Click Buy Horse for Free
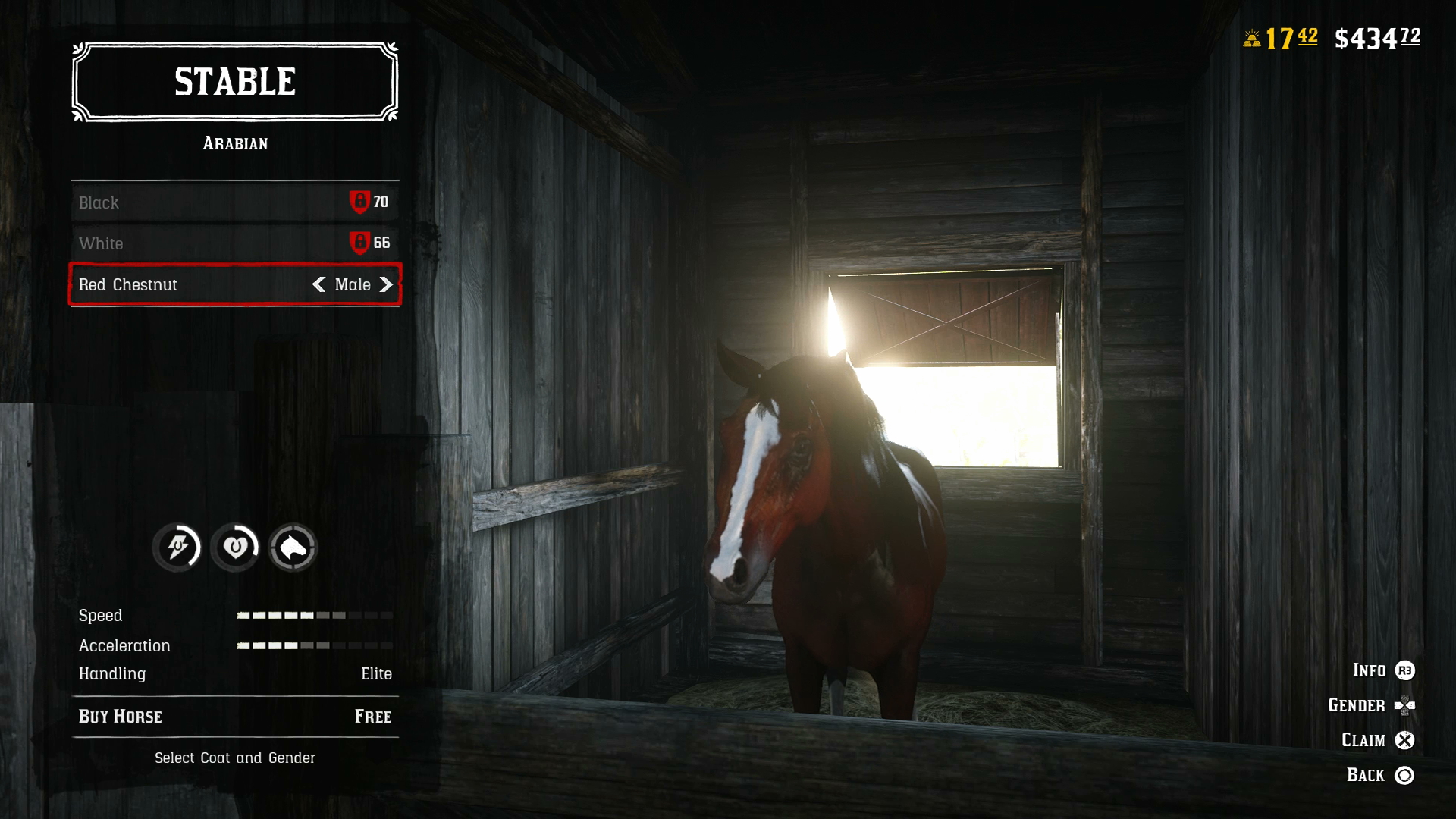Viewport: 1456px width, 819px height. pos(234,716)
